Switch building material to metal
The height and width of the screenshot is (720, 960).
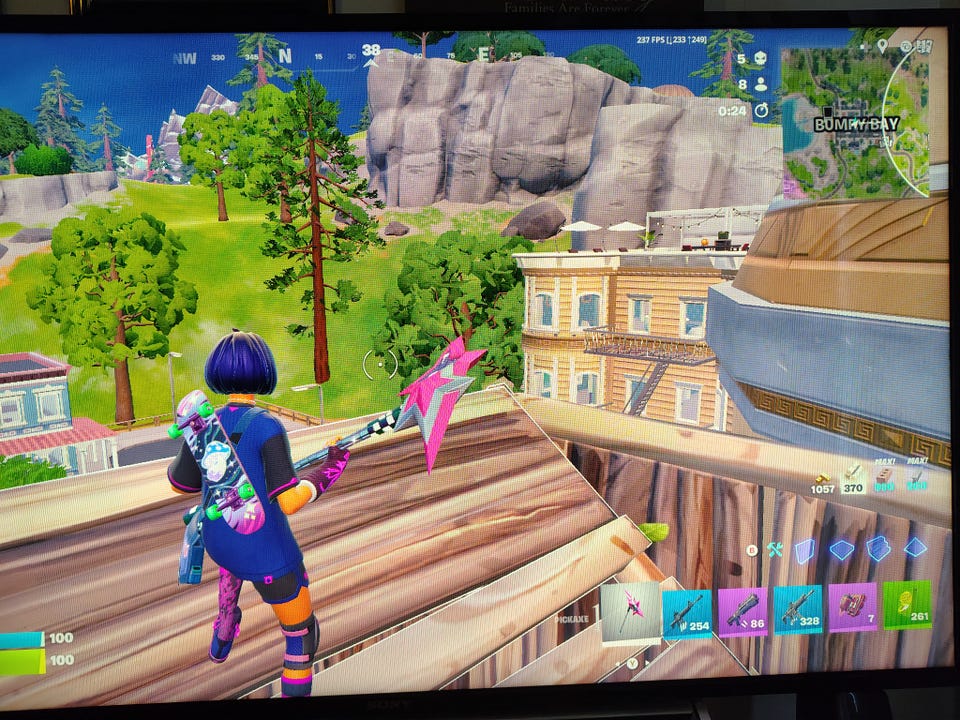(917, 478)
